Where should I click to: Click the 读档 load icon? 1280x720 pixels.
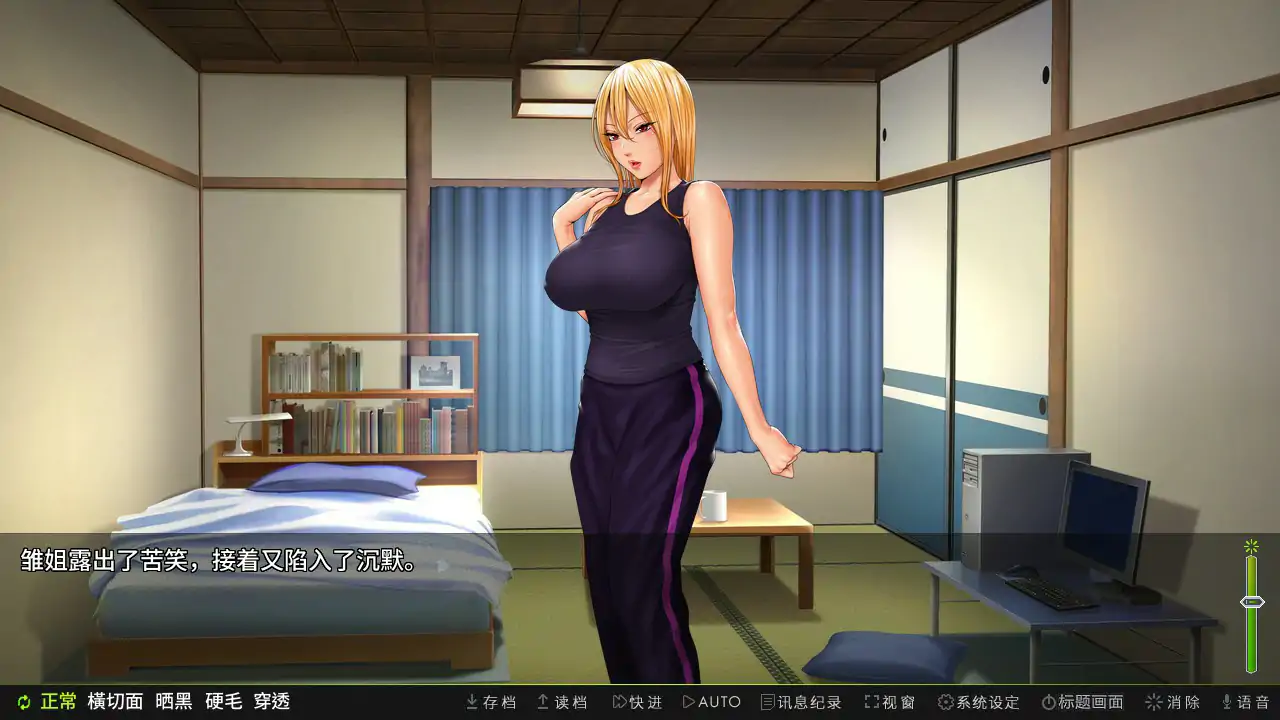541,702
